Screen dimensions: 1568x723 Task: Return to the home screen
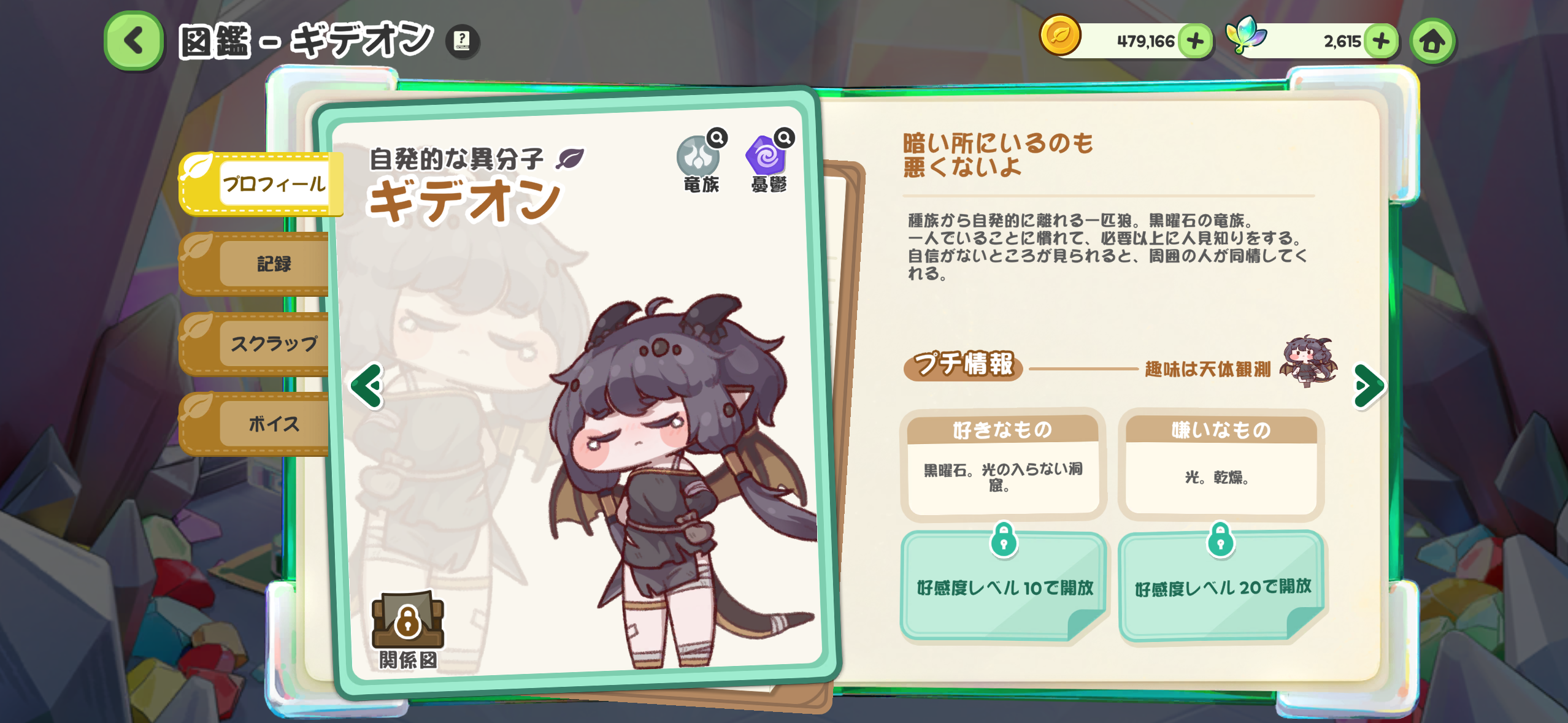(1432, 41)
